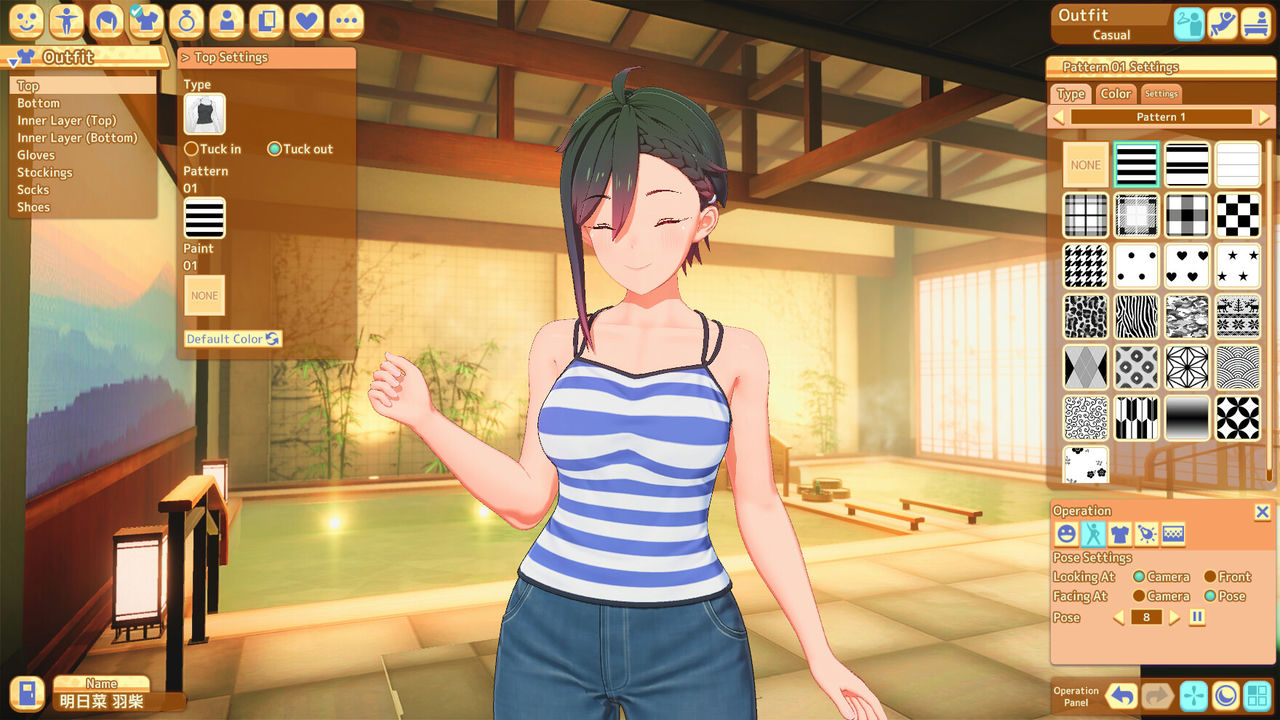This screenshot has width=1280, height=720.
Task: Open the Pattern 1 selector box
Action: click(1160, 117)
